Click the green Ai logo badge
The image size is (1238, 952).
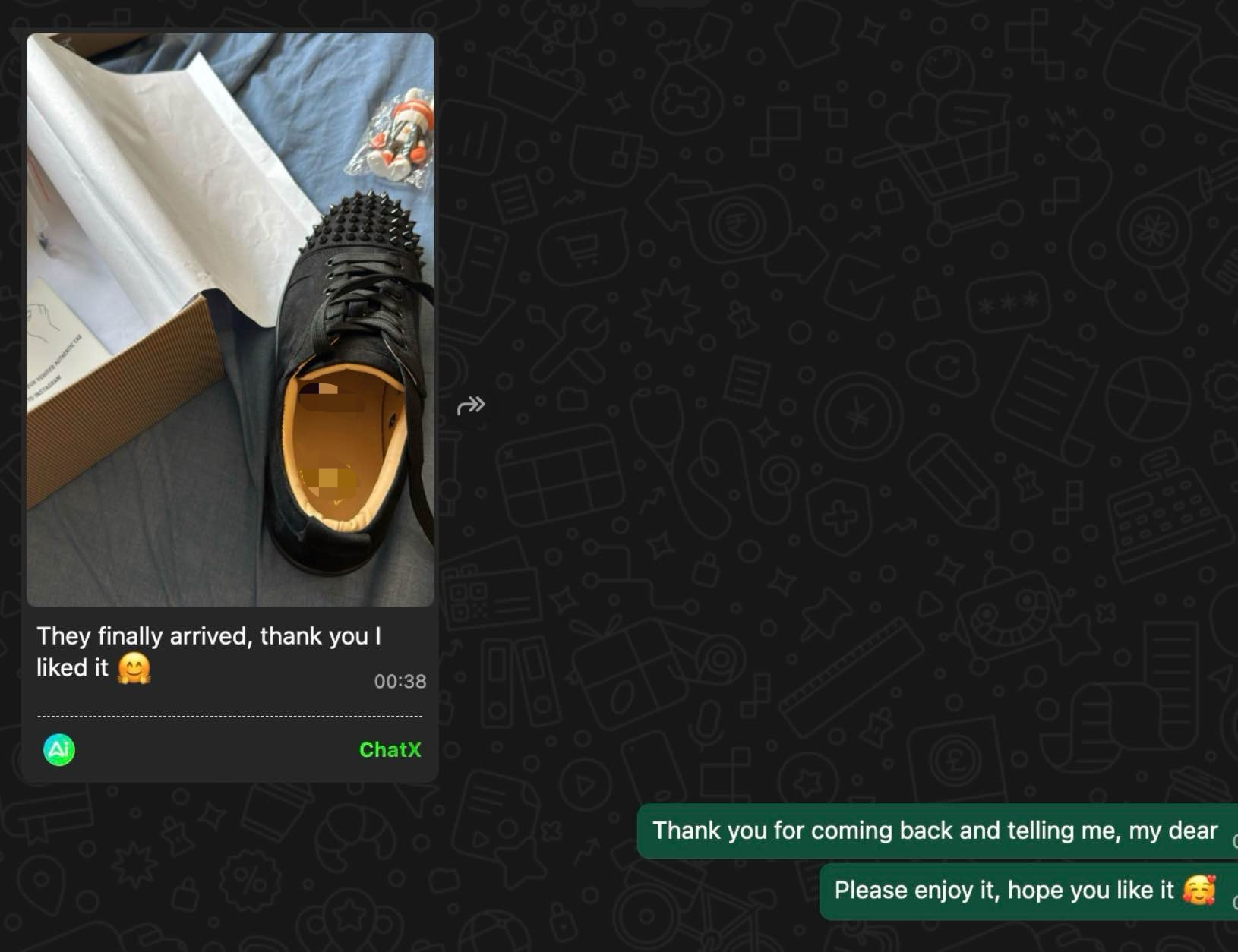(58, 749)
